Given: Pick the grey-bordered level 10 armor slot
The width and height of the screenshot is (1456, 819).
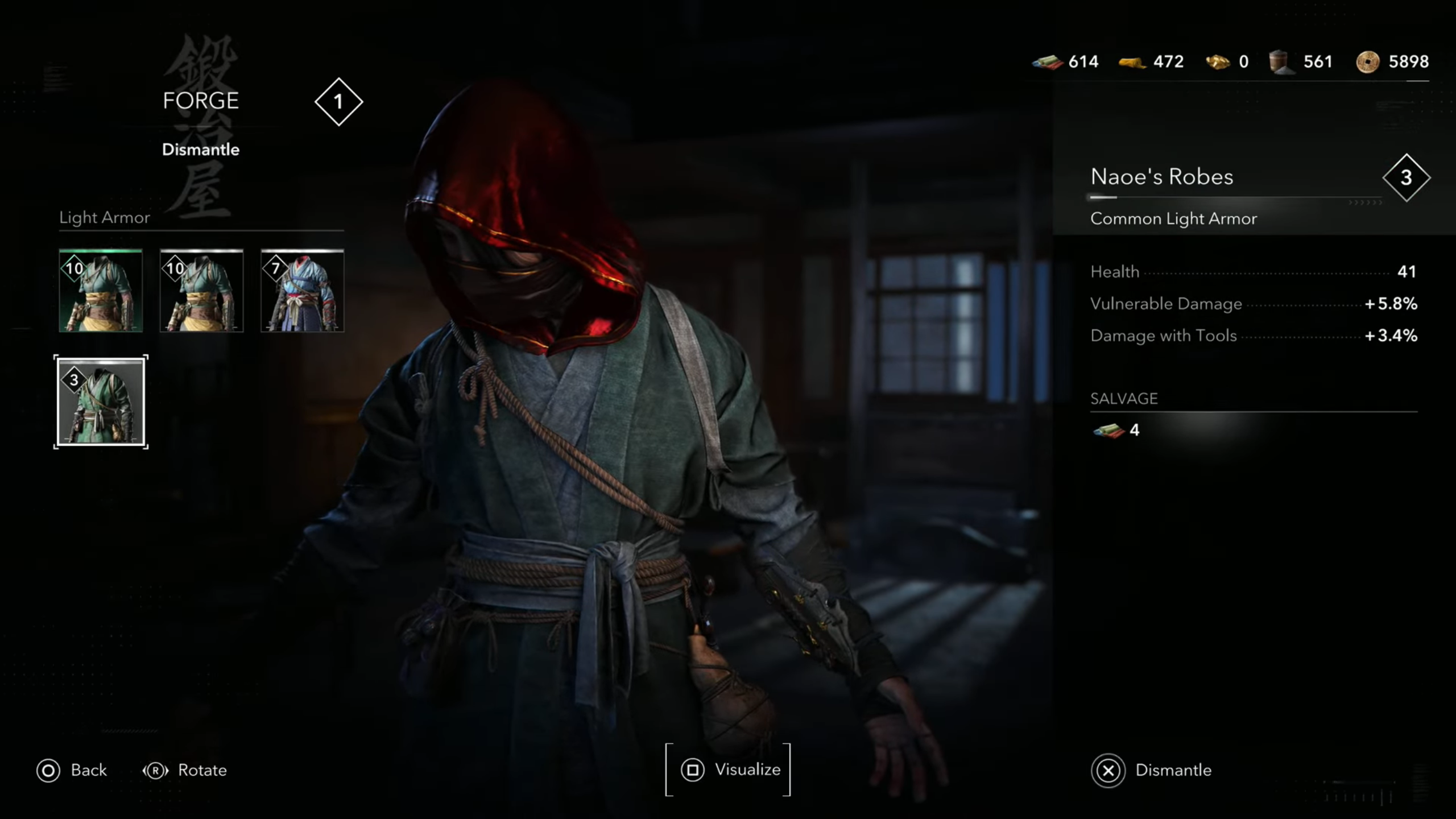Looking at the screenshot, I should click(x=201, y=291).
